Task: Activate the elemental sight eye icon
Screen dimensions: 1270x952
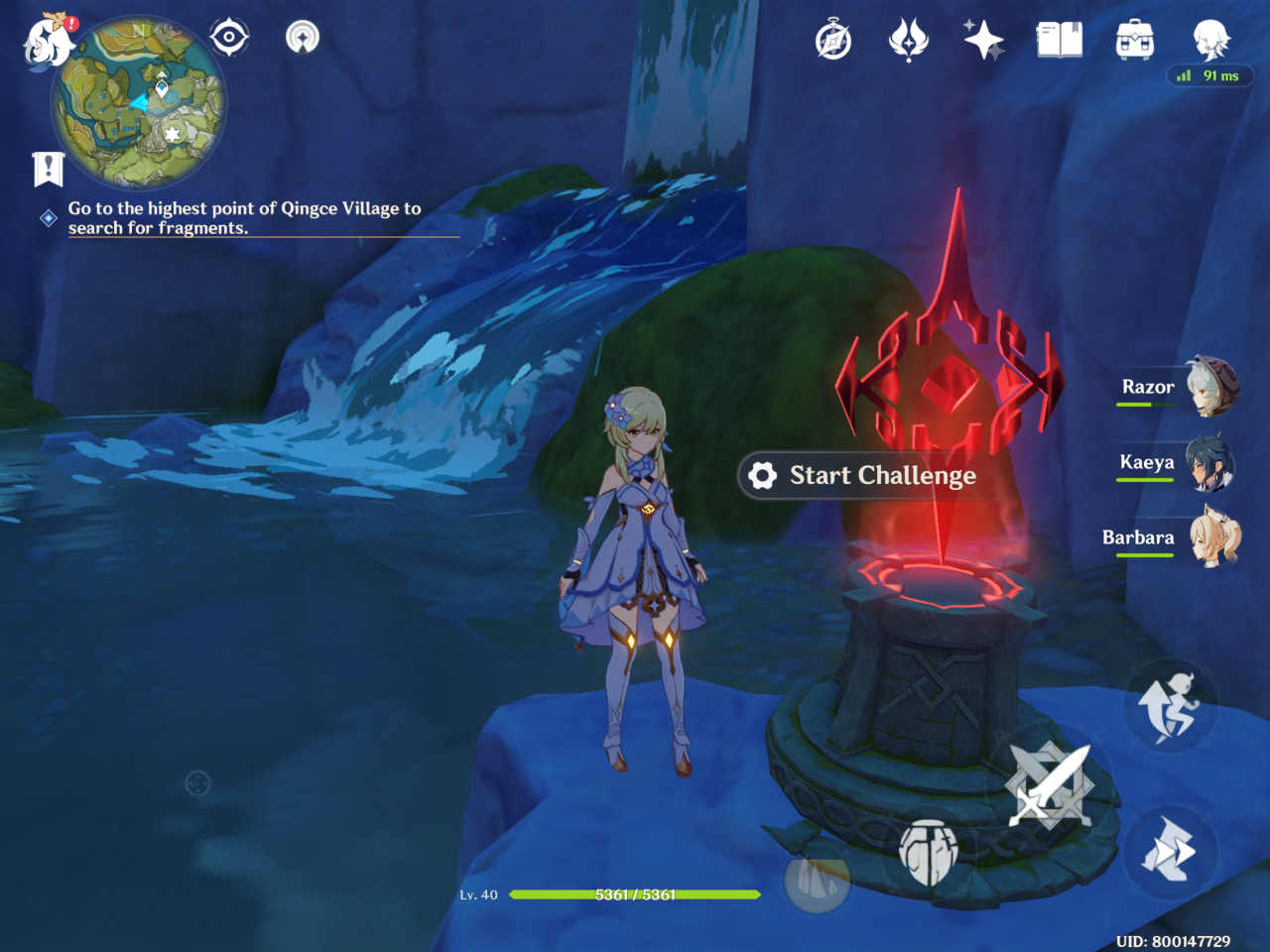Action: (229, 38)
